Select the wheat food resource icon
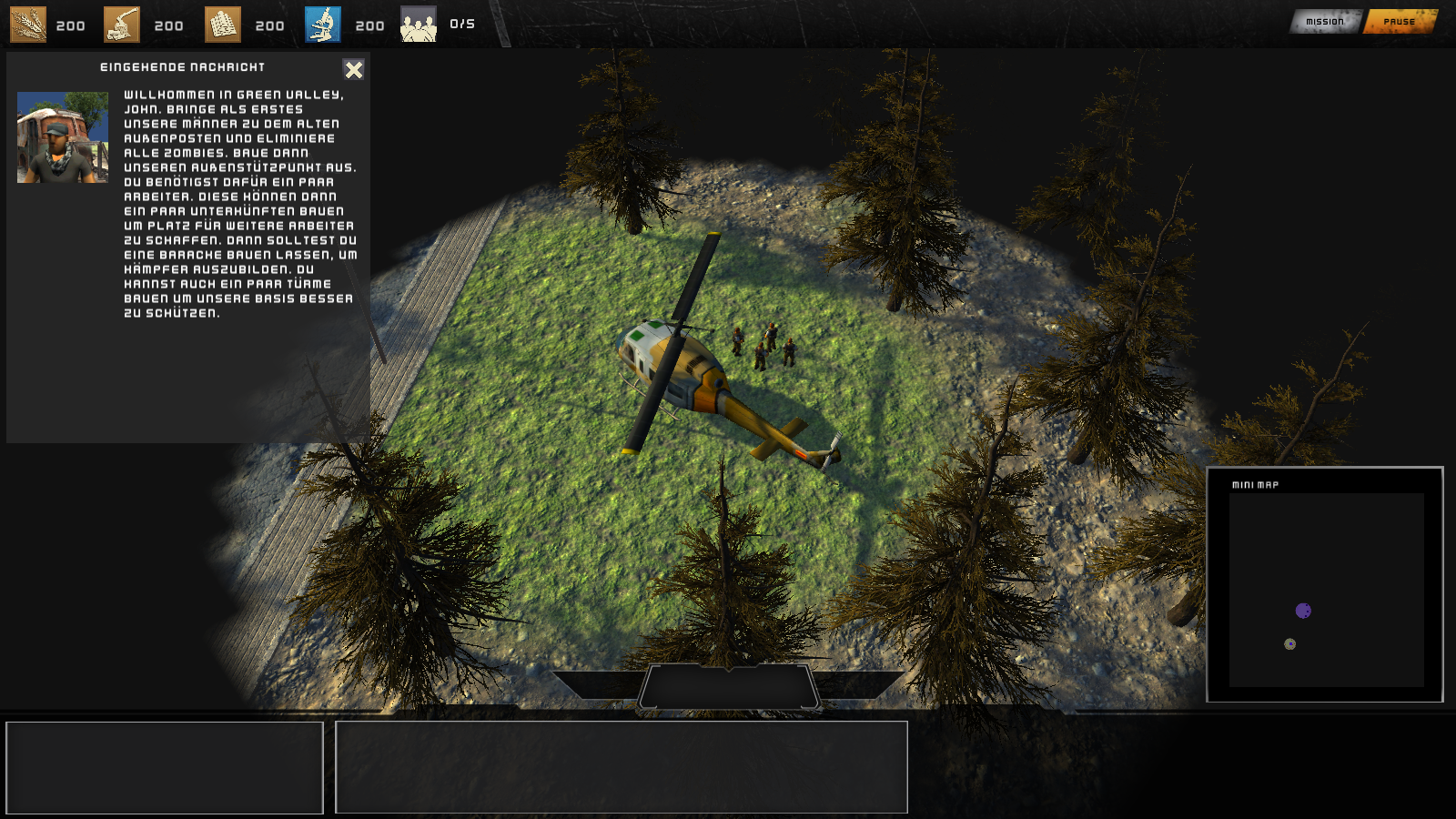Image resolution: width=1456 pixels, height=819 pixels. pos(28,25)
